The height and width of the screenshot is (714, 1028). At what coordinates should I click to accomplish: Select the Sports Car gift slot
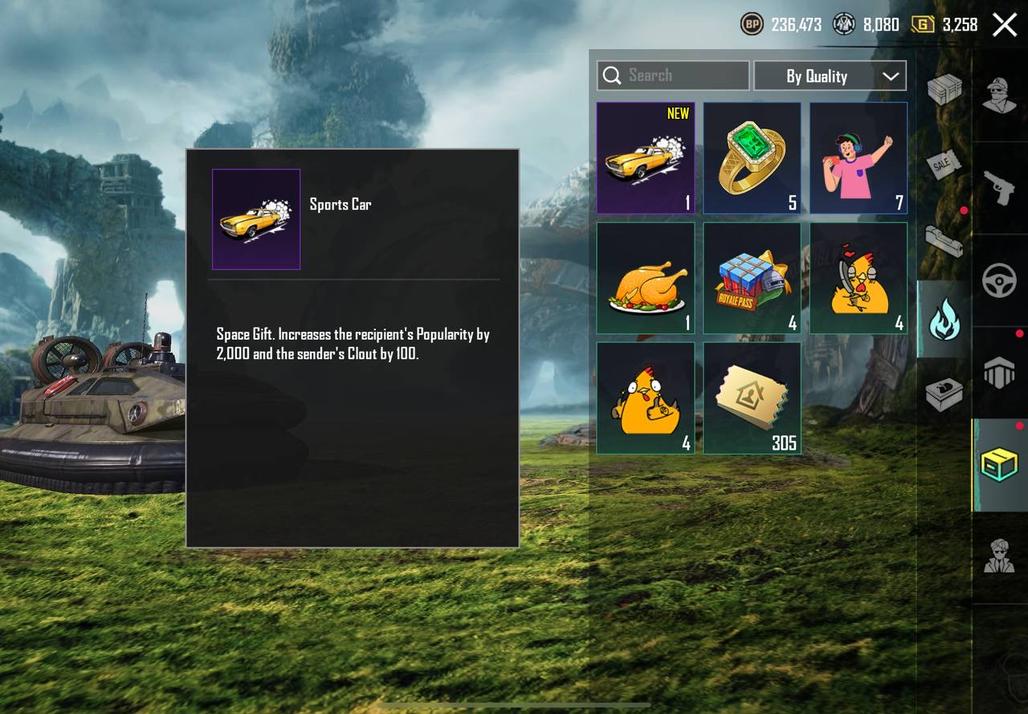646,158
